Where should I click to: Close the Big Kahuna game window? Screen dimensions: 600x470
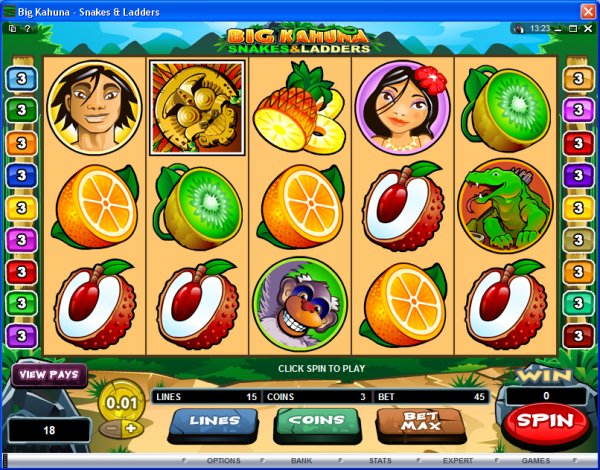586,10
